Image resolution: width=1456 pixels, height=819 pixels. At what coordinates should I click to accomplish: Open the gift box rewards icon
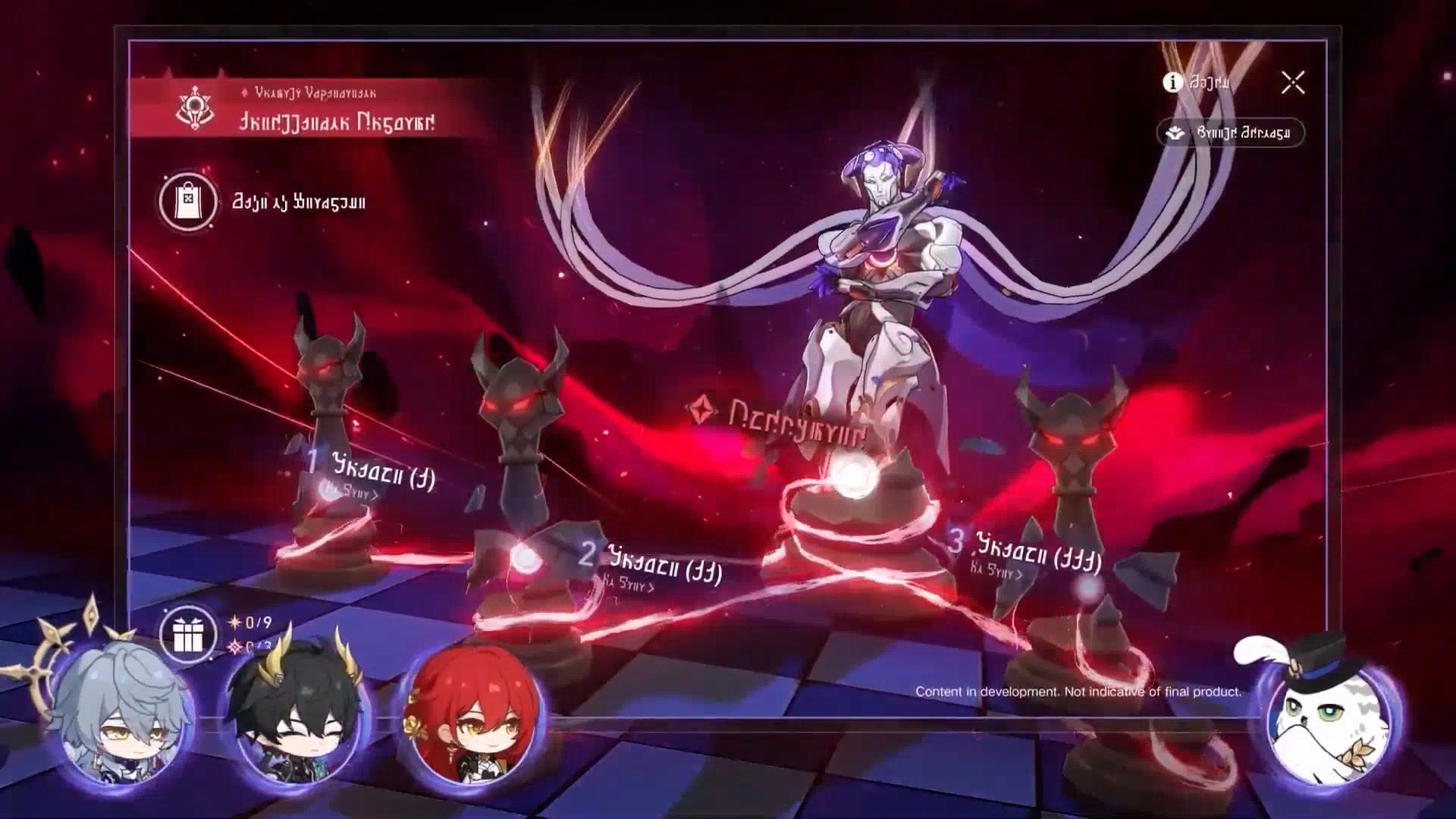click(x=188, y=635)
